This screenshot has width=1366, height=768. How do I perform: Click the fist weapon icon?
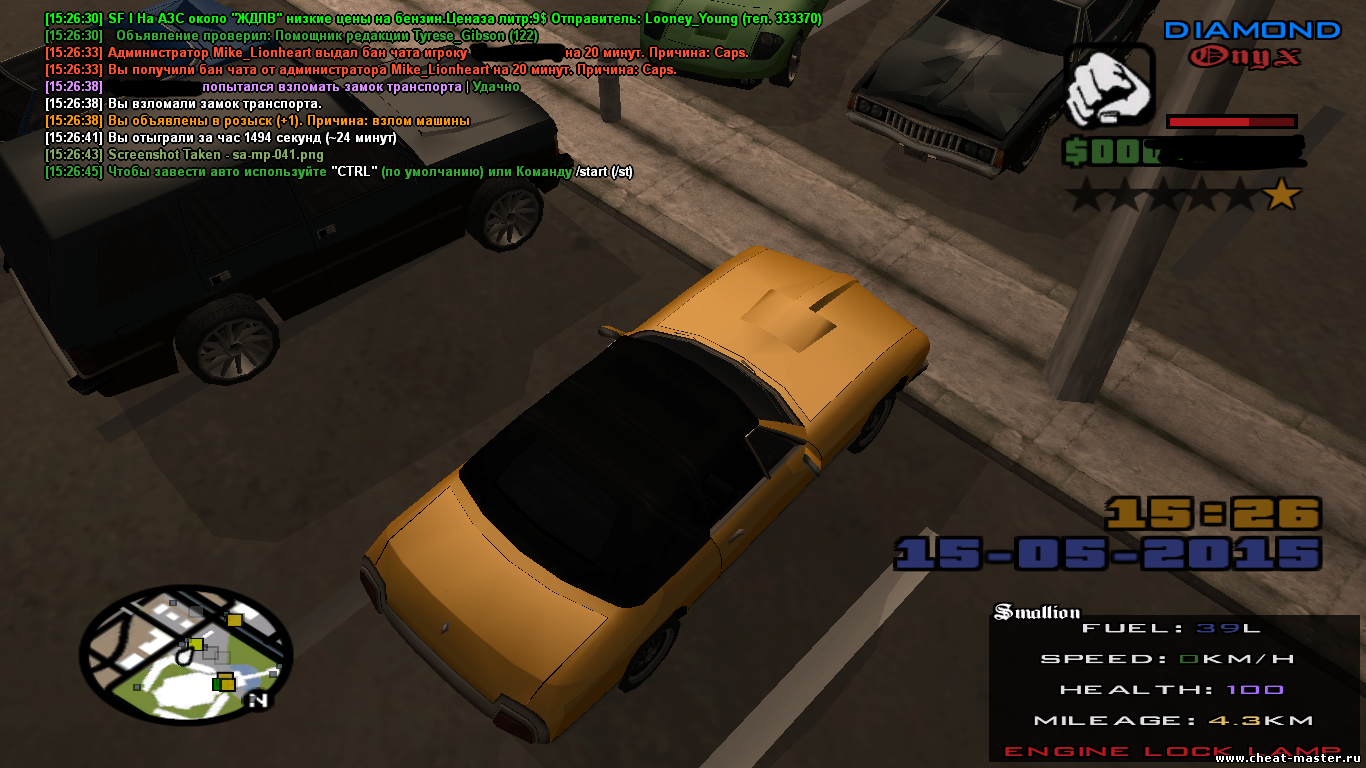pyautogui.click(x=1109, y=85)
